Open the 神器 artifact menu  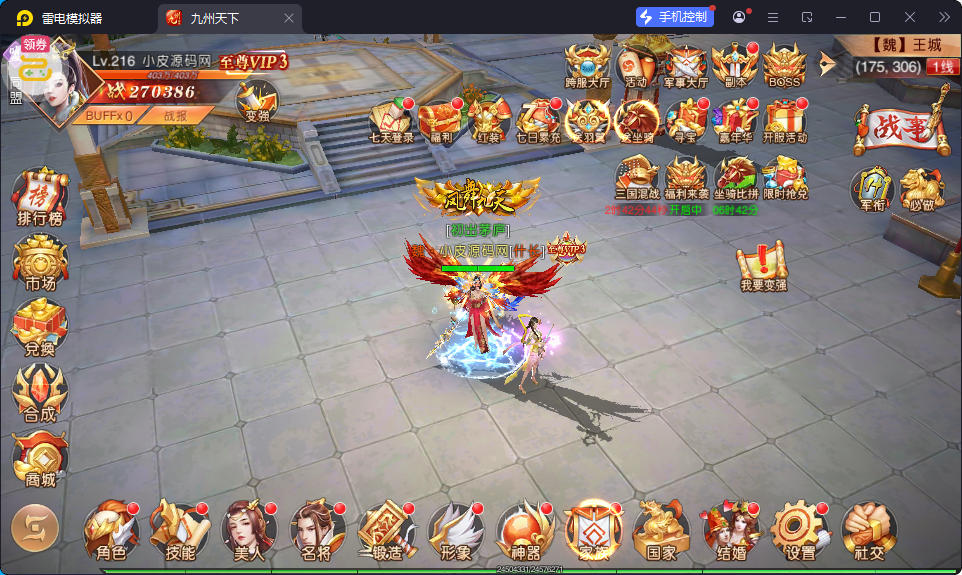point(524,530)
